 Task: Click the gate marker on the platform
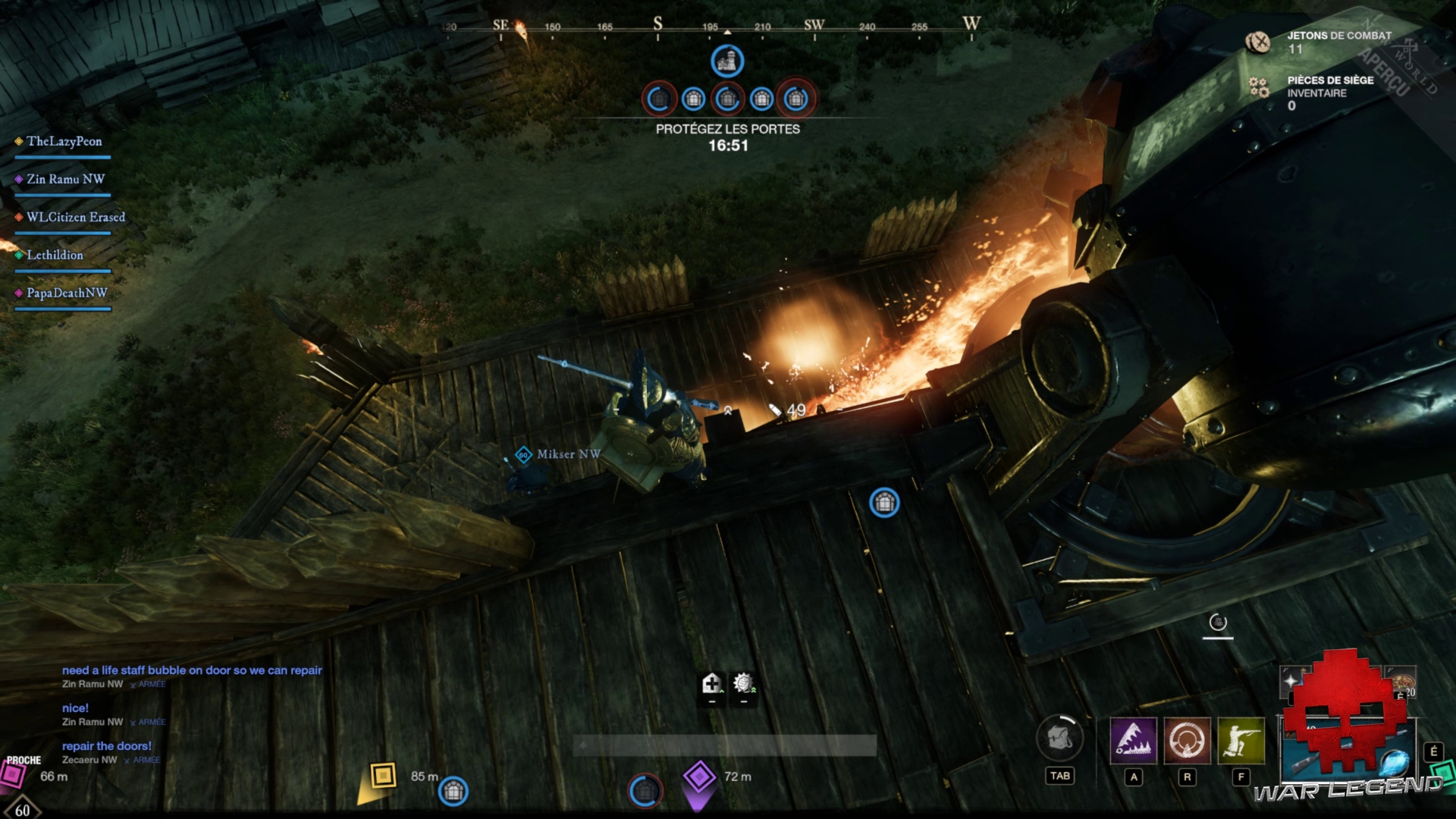[884, 502]
